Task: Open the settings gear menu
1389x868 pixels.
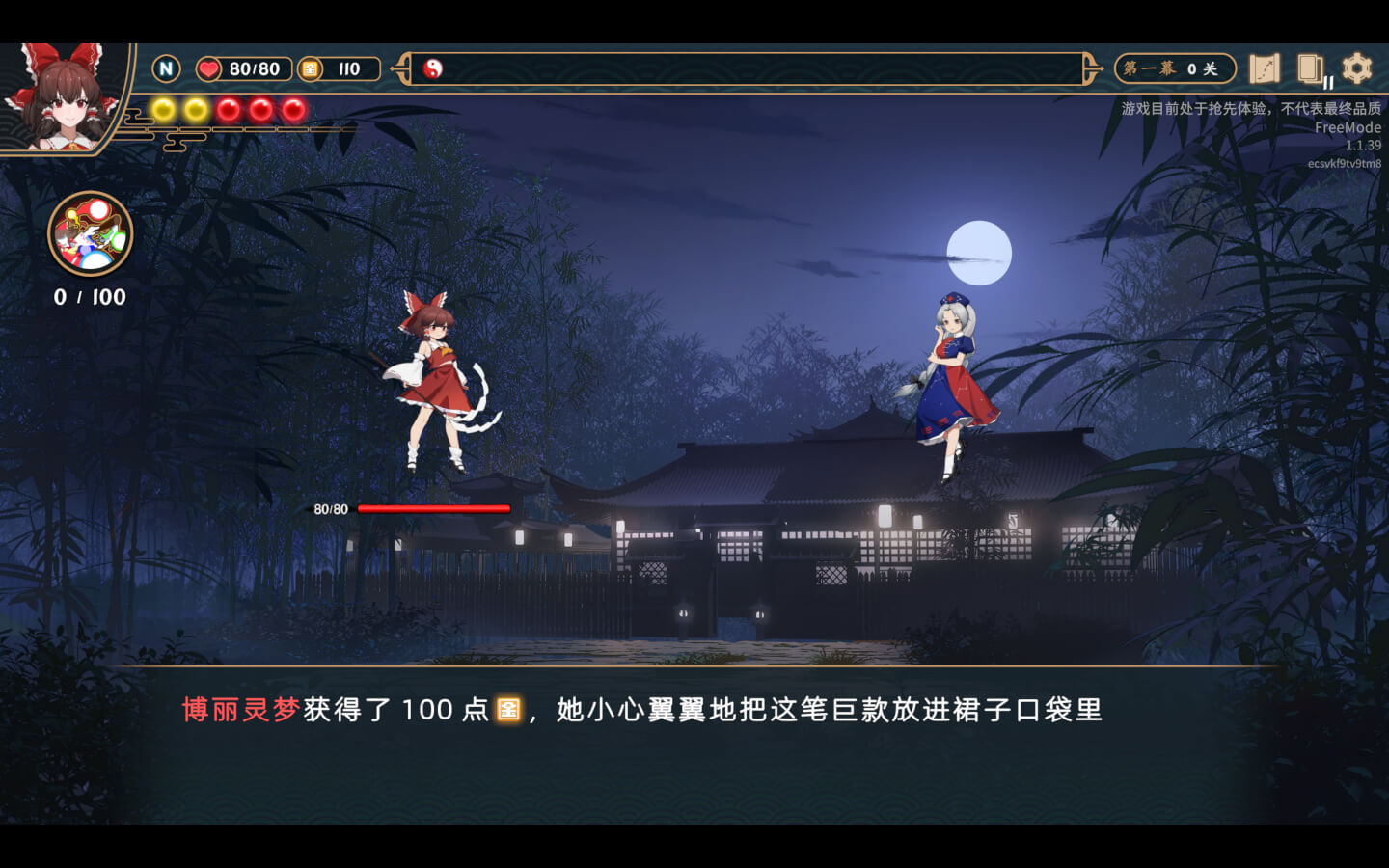Action: pyautogui.click(x=1356, y=68)
